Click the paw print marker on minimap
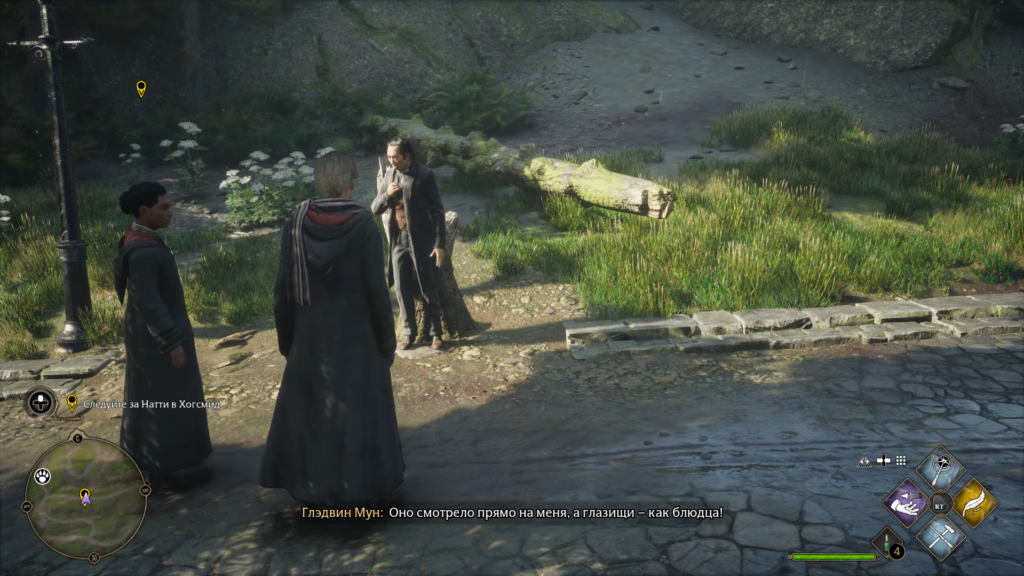Image resolution: width=1024 pixels, height=576 pixels. (42, 476)
